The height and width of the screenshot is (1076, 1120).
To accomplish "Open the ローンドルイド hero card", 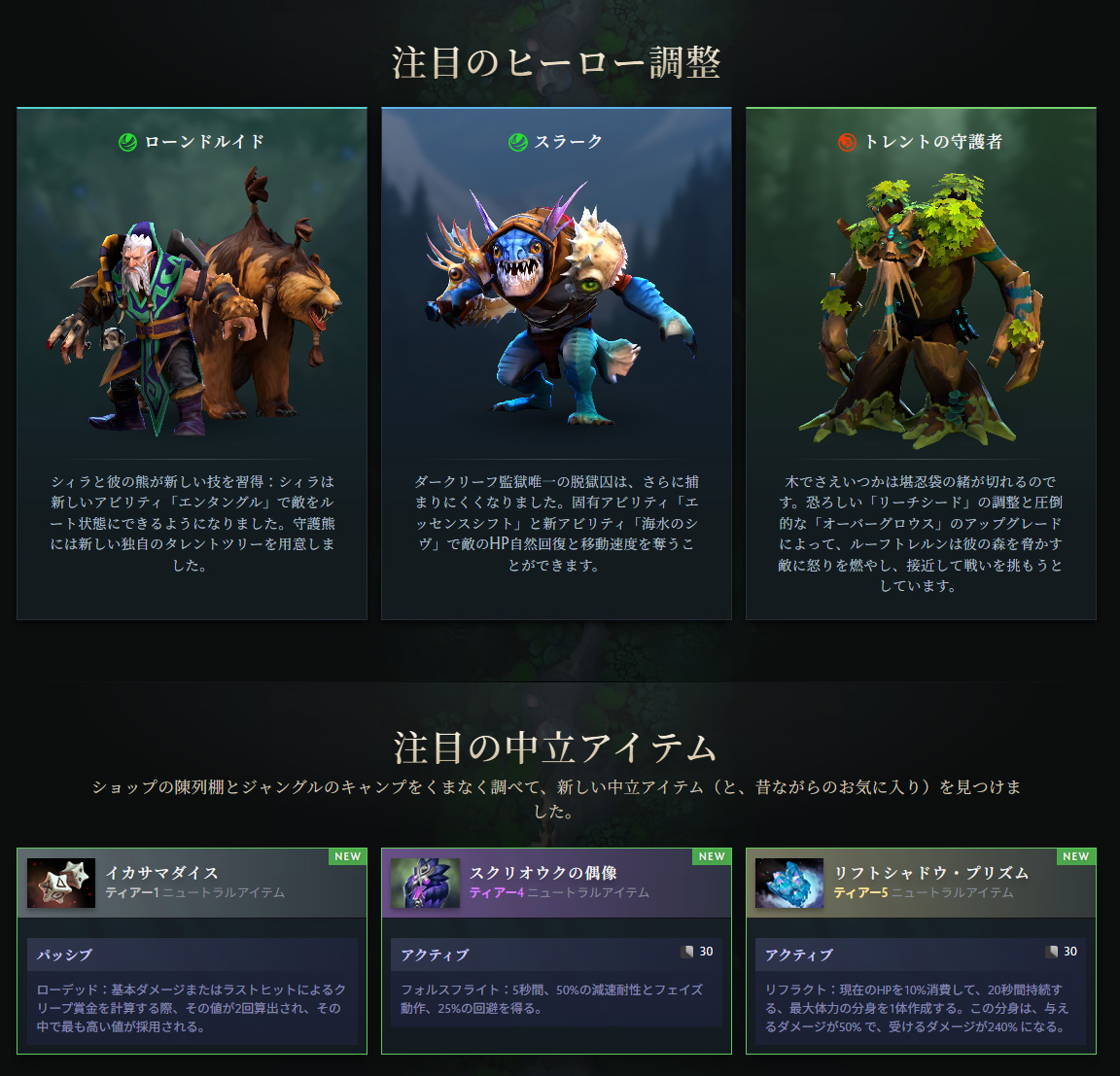I will click(x=192, y=363).
